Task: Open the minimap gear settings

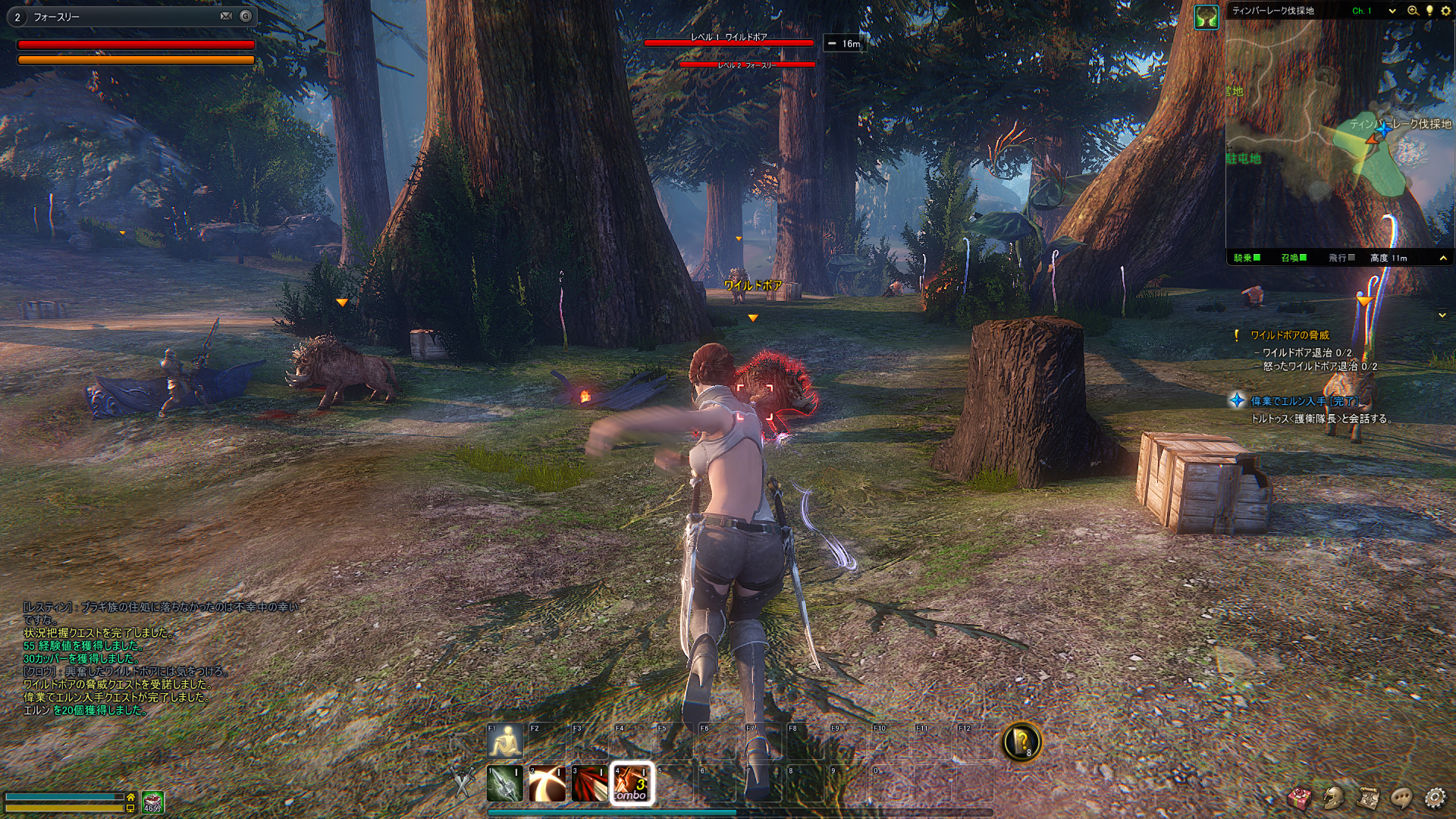Action: [1445, 11]
